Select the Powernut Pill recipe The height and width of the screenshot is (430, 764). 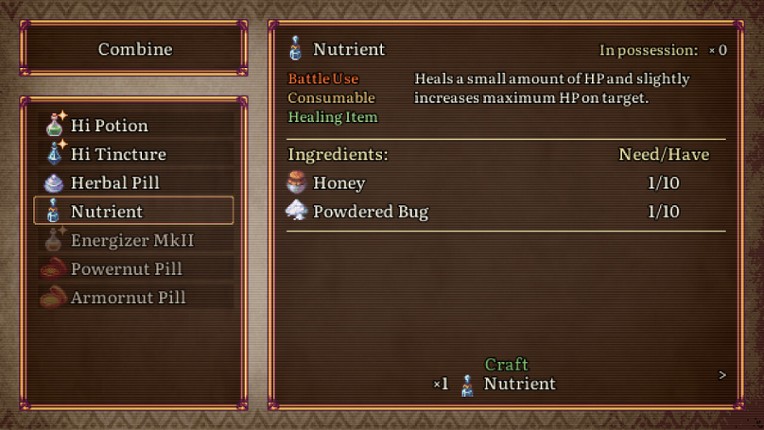coord(134,269)
